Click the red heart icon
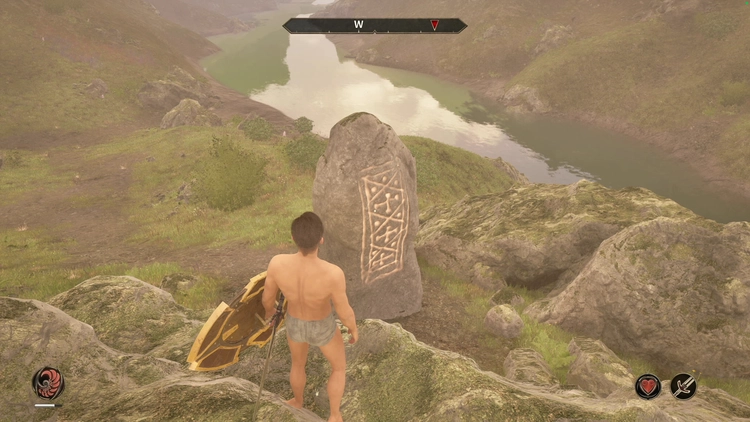Image resolution: width=750 pixels, height=422 pixels. pos(648,386)
